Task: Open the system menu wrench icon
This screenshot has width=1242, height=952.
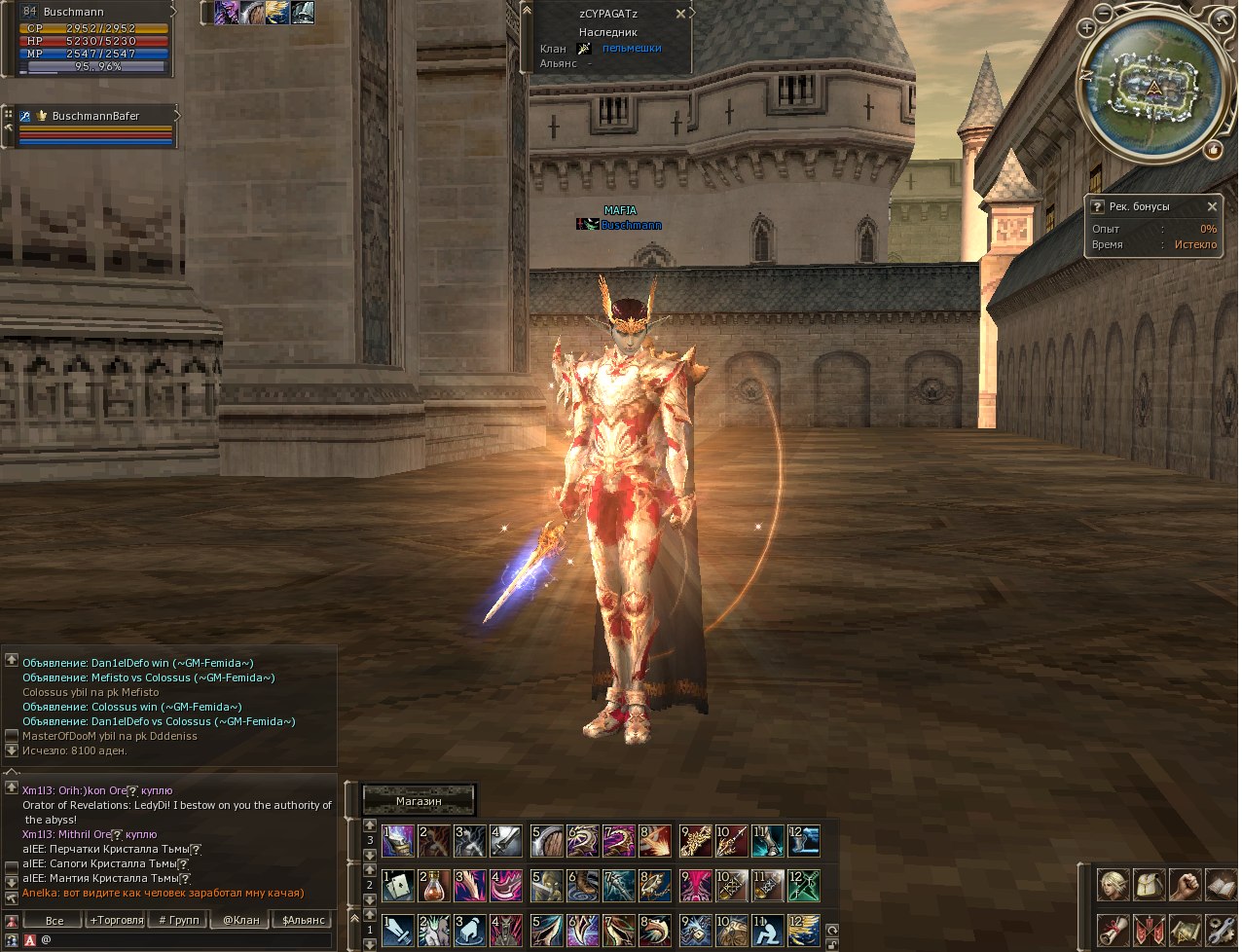Action: pyautogui.click(x=1221, y=930)
